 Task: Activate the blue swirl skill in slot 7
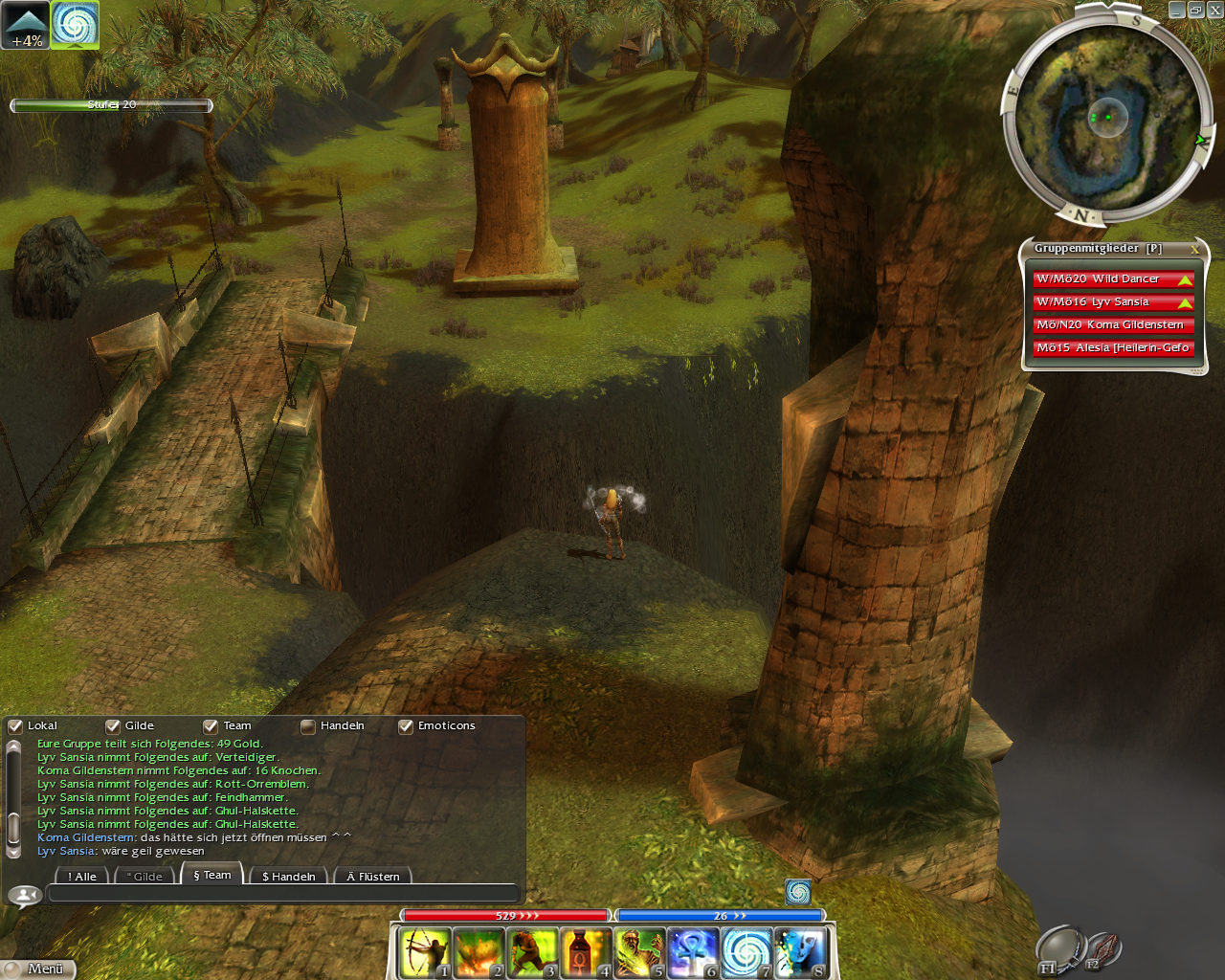click(746, 953)
